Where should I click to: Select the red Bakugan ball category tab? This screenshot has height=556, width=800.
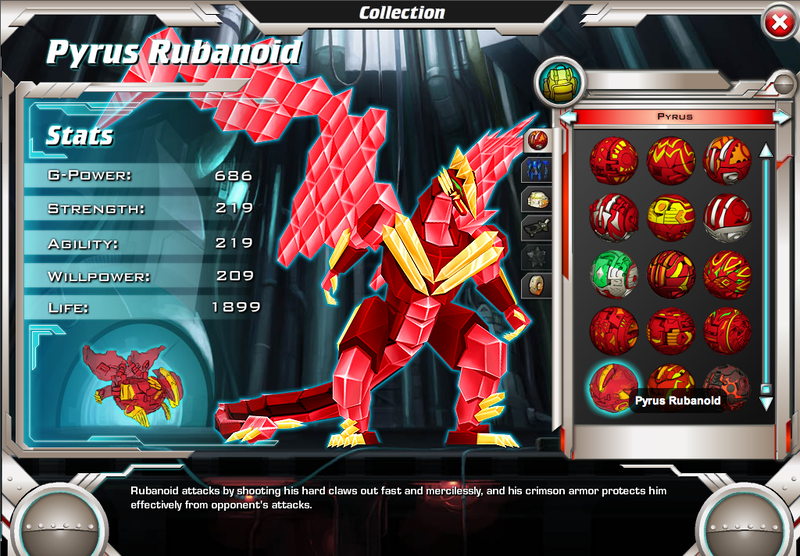537,139
